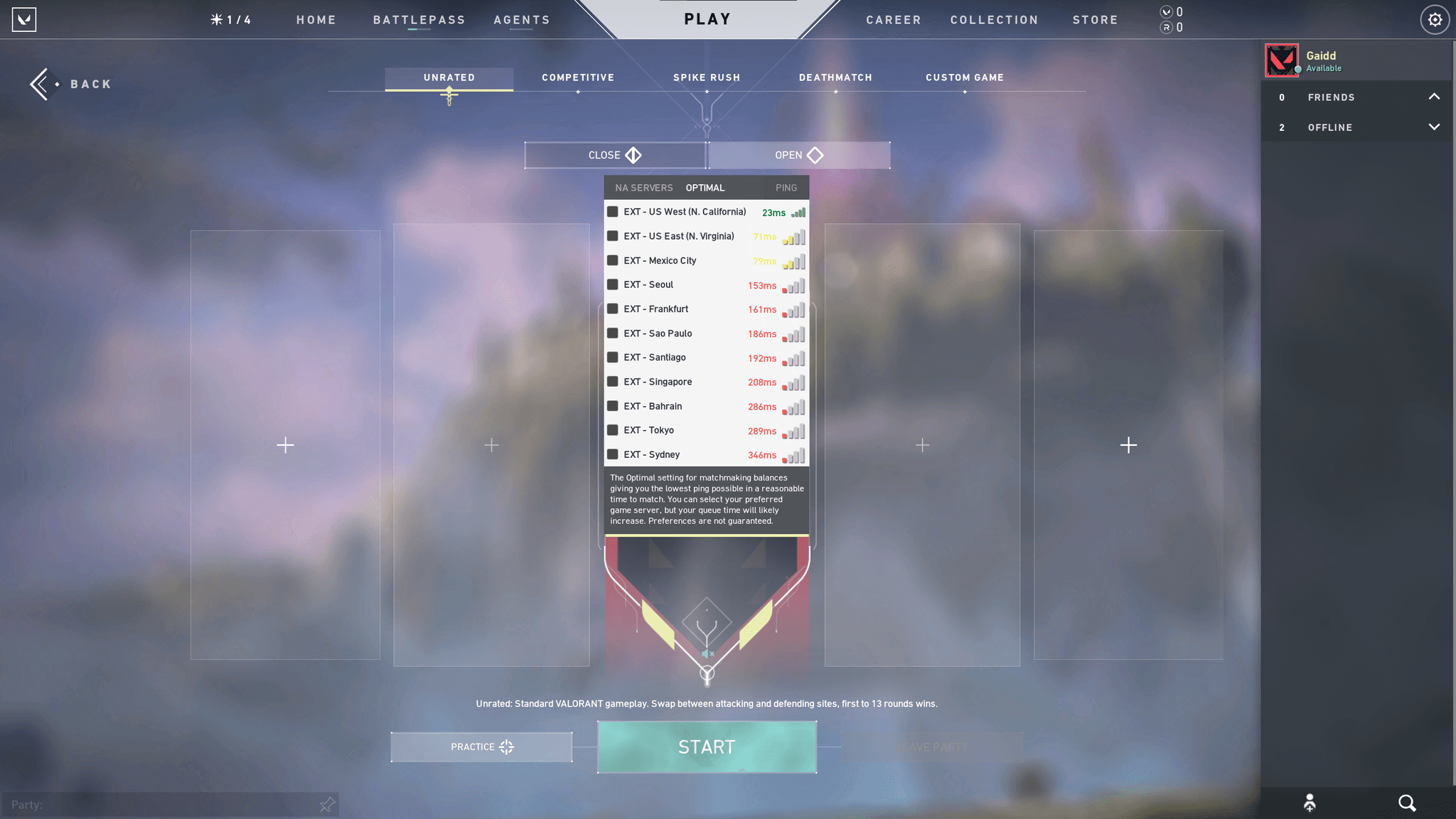This screenshot has height=819, width=1456.
Task: Mute party voice with the speaker icon
Action: pyautogui.click(x=706, y=653)
